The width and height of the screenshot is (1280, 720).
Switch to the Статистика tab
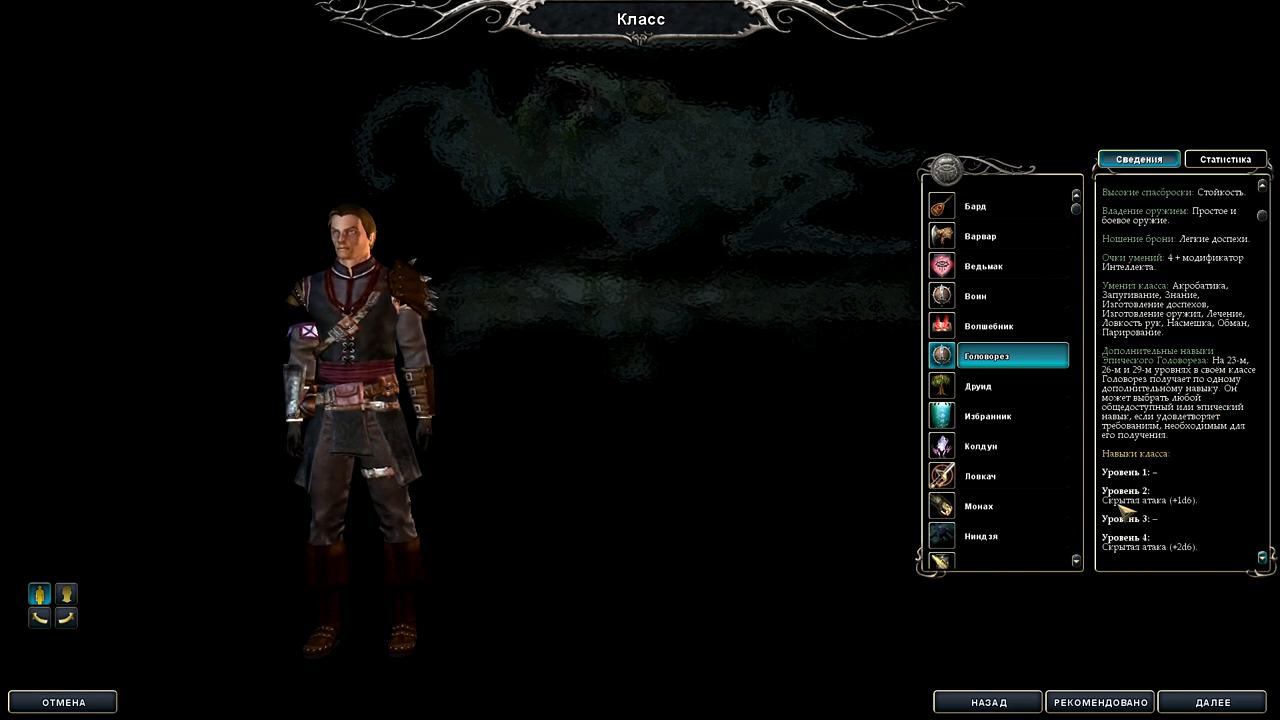click(1225, 159)
